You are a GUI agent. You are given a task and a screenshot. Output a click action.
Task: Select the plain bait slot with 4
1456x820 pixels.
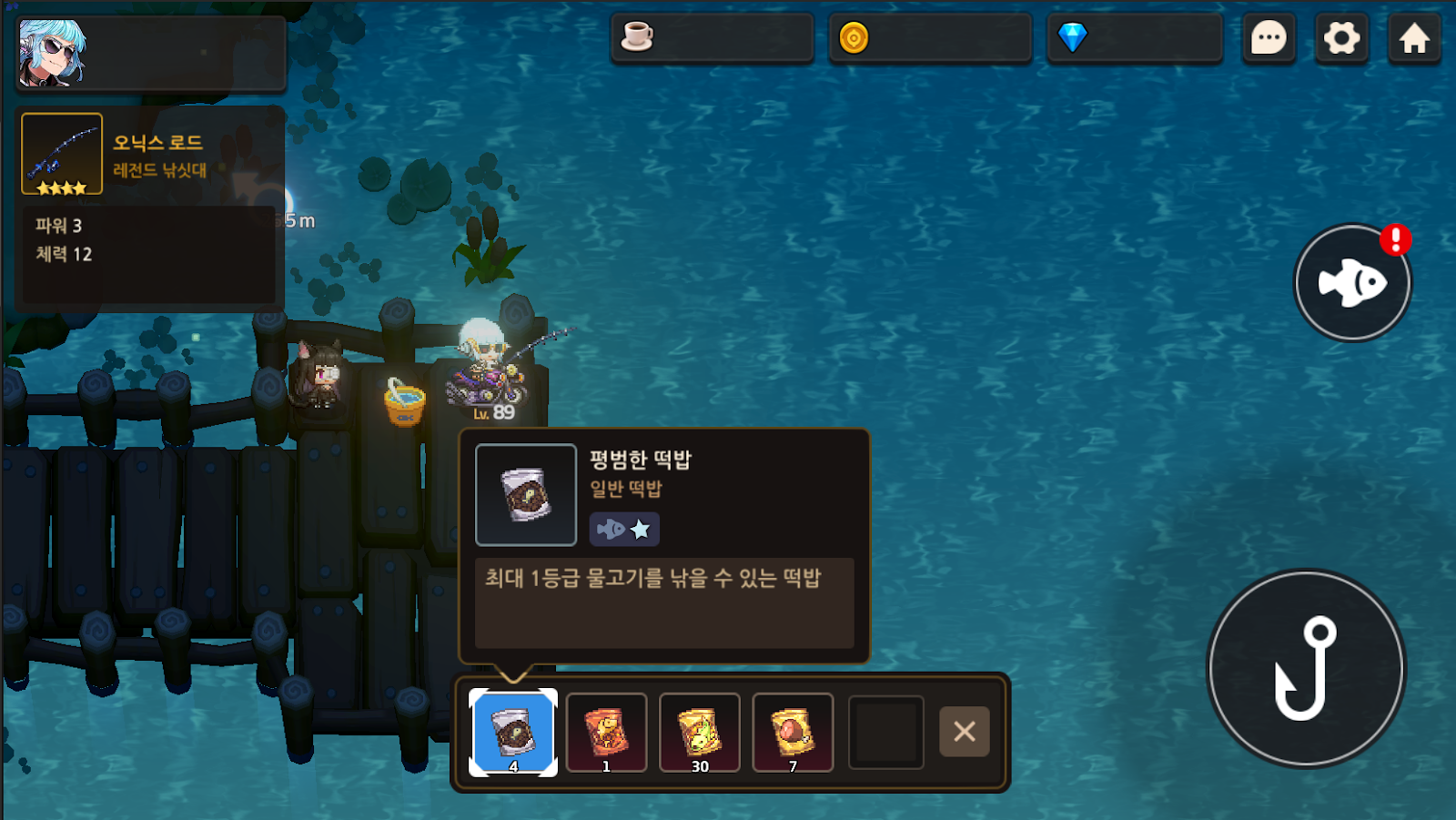513,732
